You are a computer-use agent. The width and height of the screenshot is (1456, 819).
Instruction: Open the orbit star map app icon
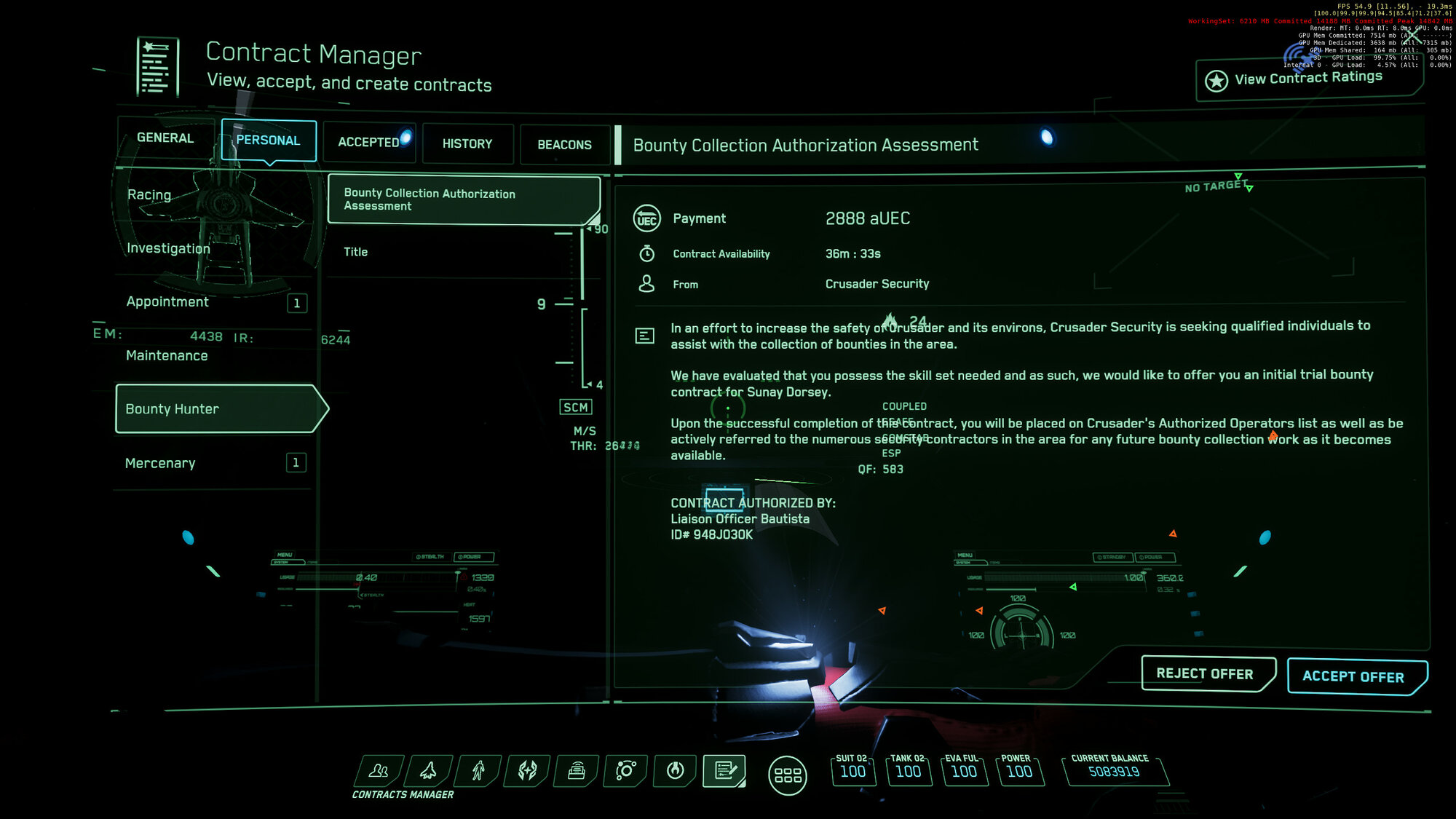[x=625, y=770]
